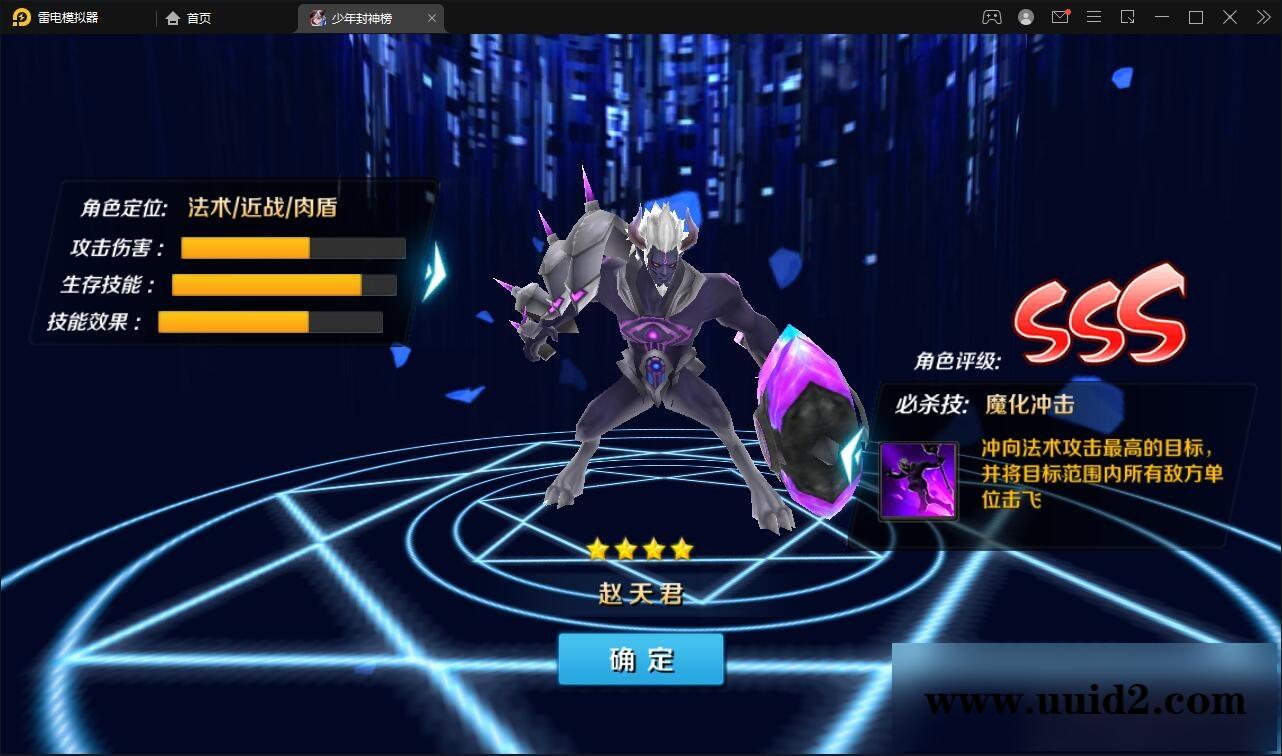Click the 魔化冲击 skill icon
This screenshot has height=756, width=1282.
pyautogui.click(x=917, y=481)
